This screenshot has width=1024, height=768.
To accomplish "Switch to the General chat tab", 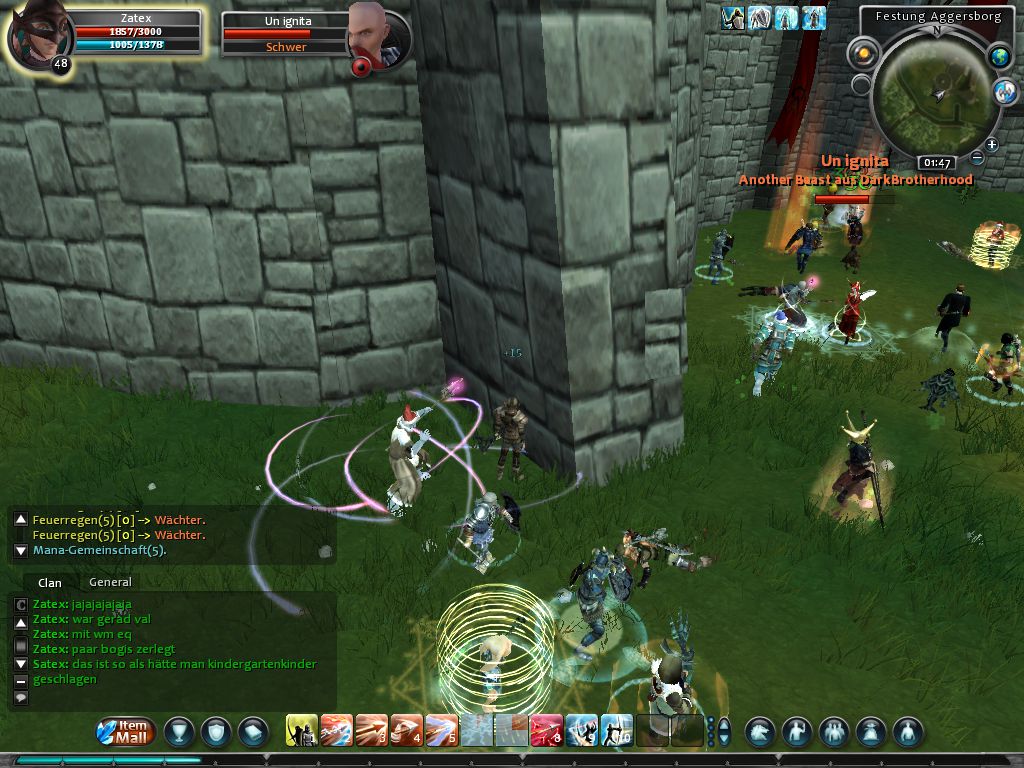I will coord(110,582).
